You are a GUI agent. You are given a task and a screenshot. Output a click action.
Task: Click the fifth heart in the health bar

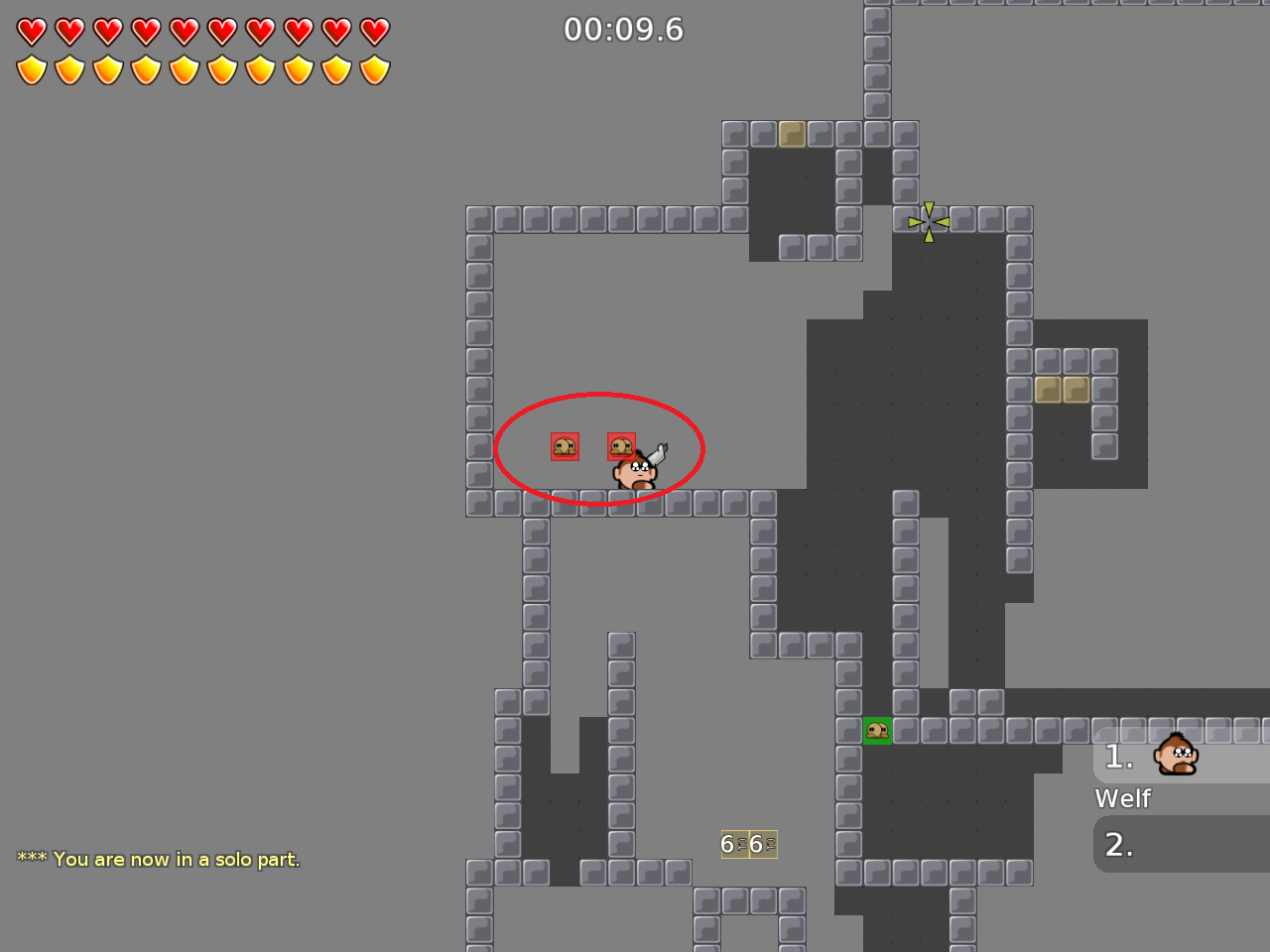click(x=184, y=31)
